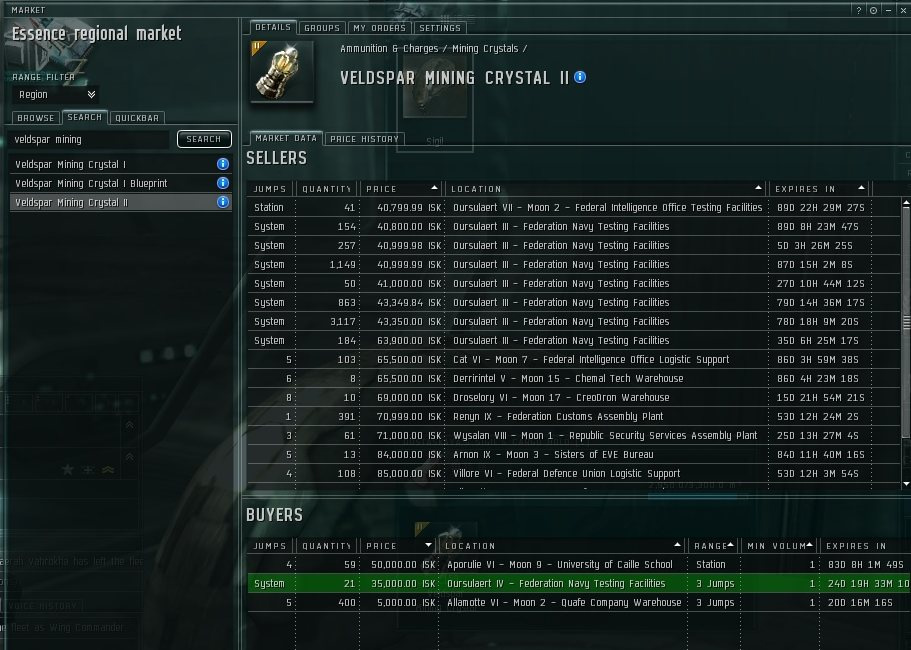Viewport: 911px width, 650px height.
Task: Sort sellers by Price column
Action: 400,189
